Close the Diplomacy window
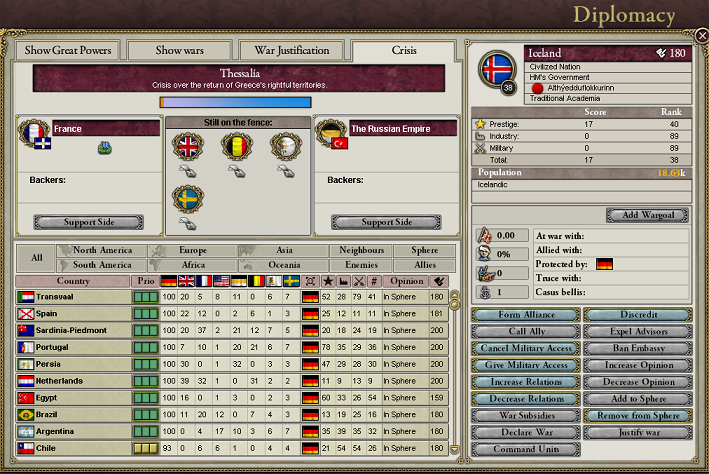 click(702, 35)
